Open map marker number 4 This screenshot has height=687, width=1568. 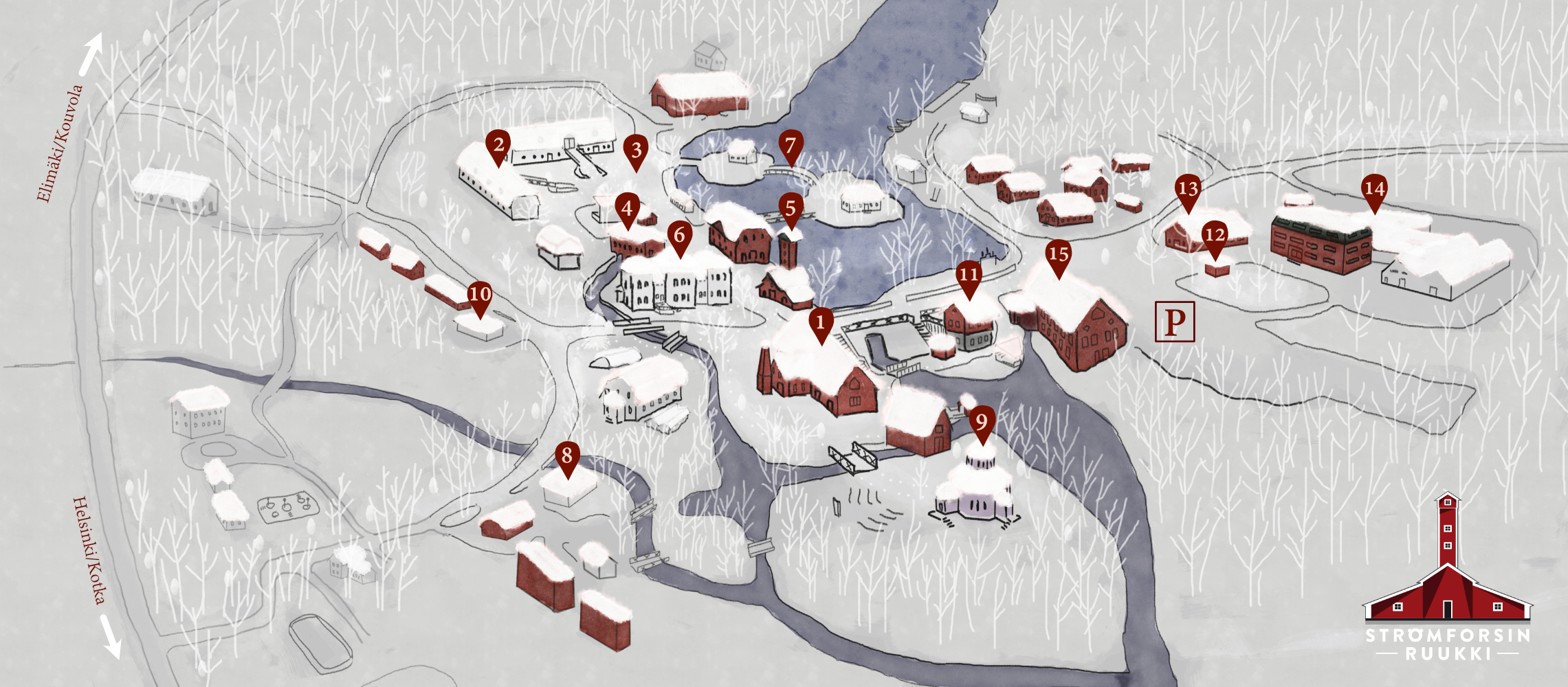(x=627, y=208)
